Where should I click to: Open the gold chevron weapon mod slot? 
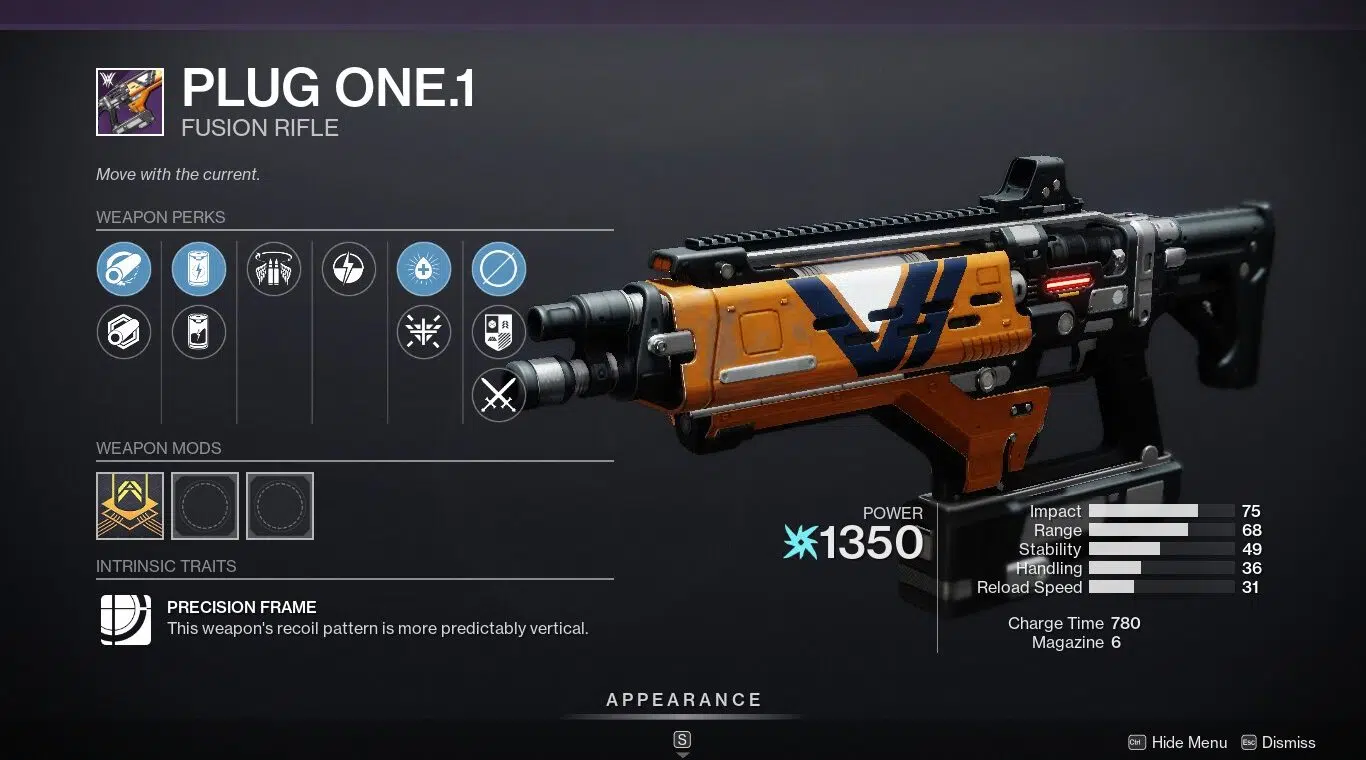(130, 506)
